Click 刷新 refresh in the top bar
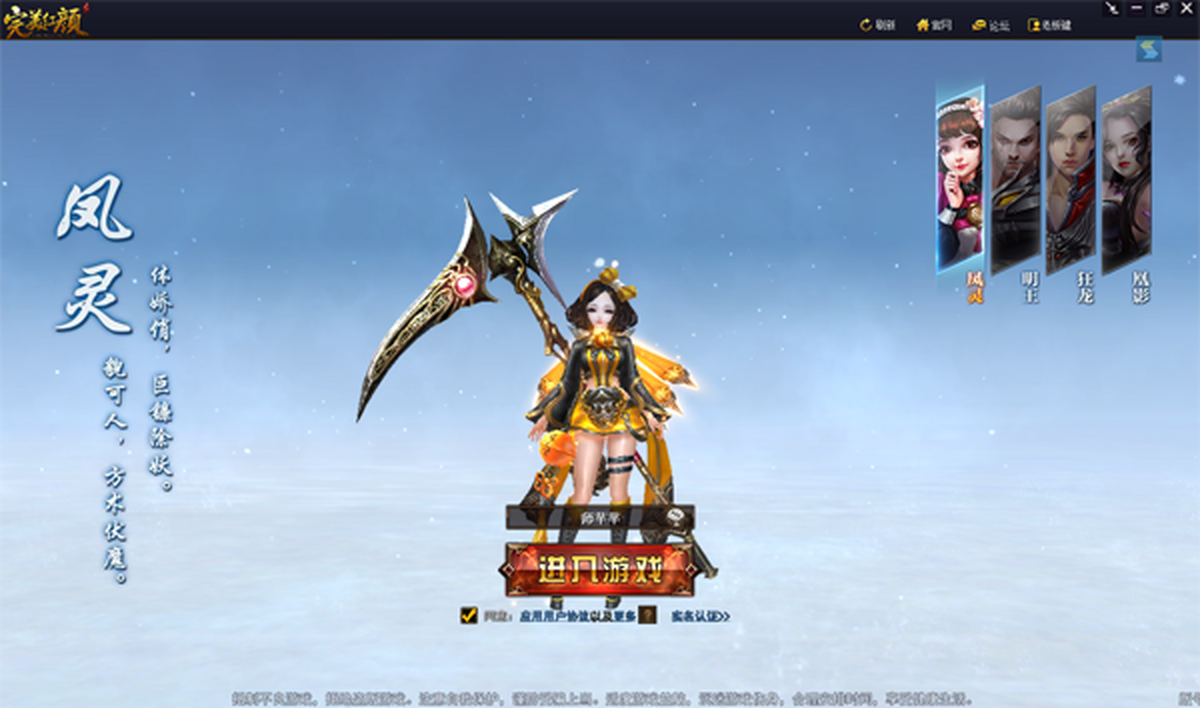 tap(877, 26)
